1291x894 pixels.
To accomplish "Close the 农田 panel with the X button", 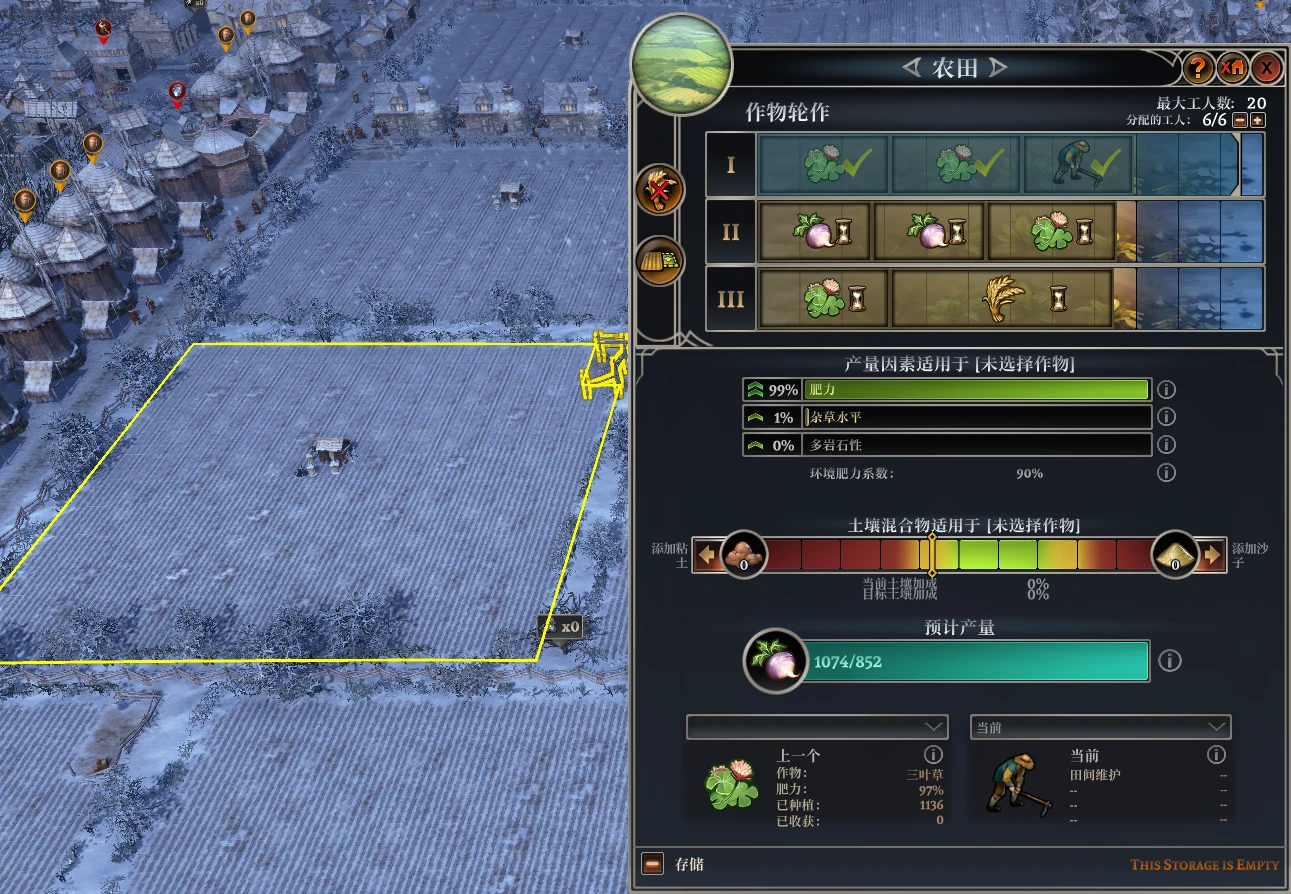I will pos(1267,68).
